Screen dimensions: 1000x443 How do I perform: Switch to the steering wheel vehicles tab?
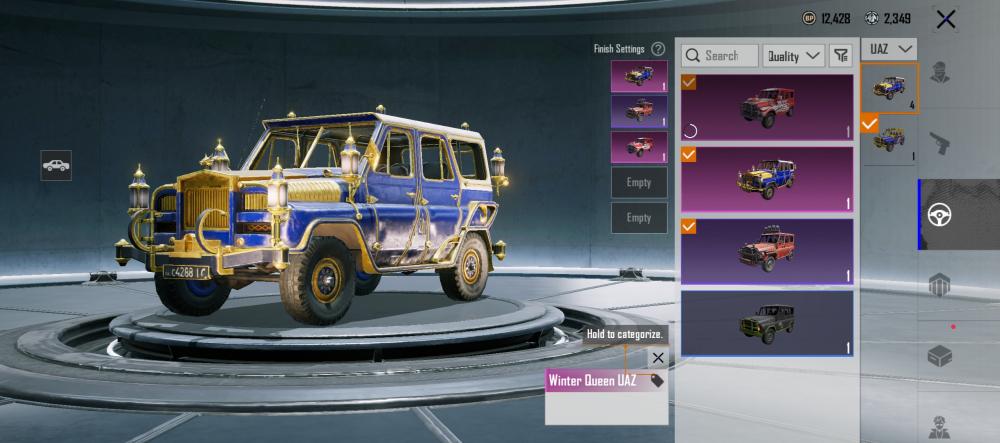click(x=939, y=214)
